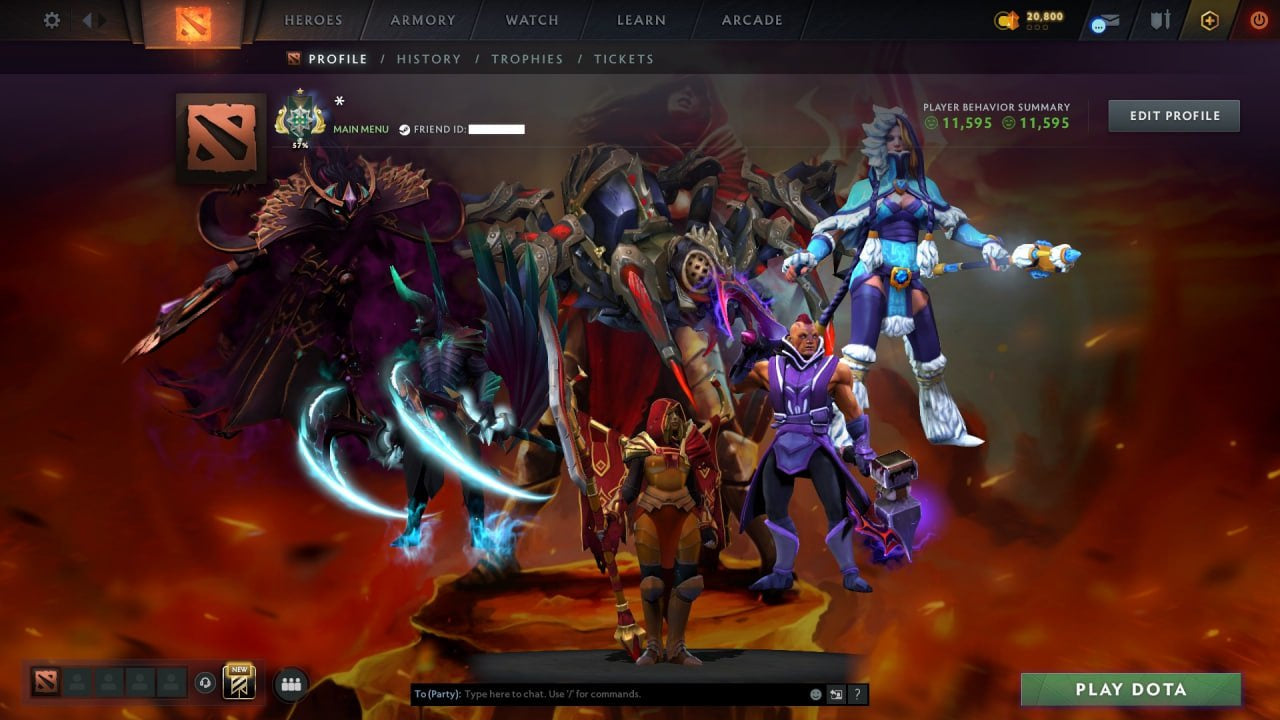
Task: Collapse the sidebar back arrow near the gear
Action: (x=88, y=19)
